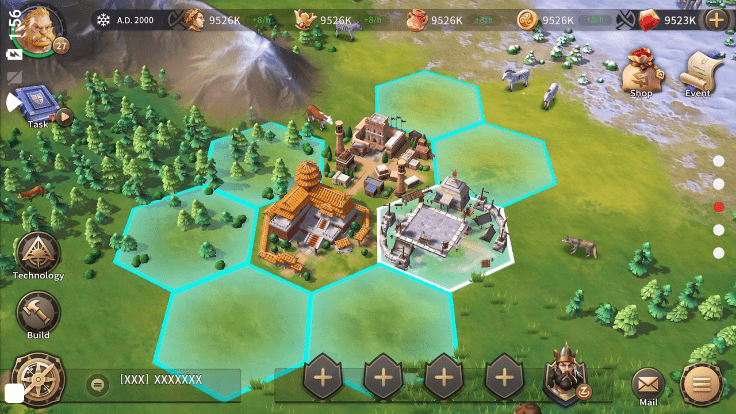Open the compass wheel button
The height and width of the screenshot is (414, 736).
point(38,380)
